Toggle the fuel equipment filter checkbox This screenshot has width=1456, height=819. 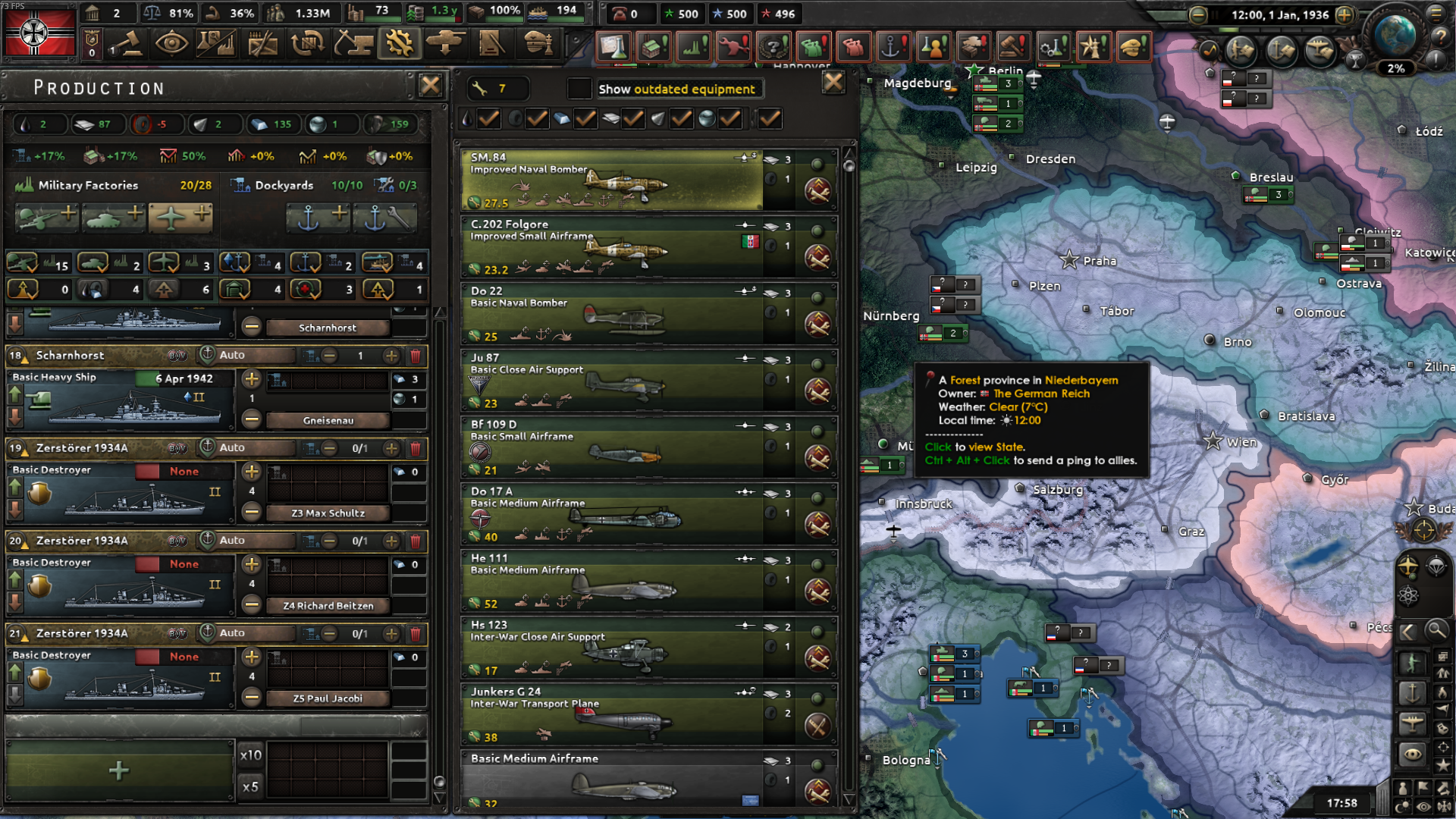click(x=488, y=119)
